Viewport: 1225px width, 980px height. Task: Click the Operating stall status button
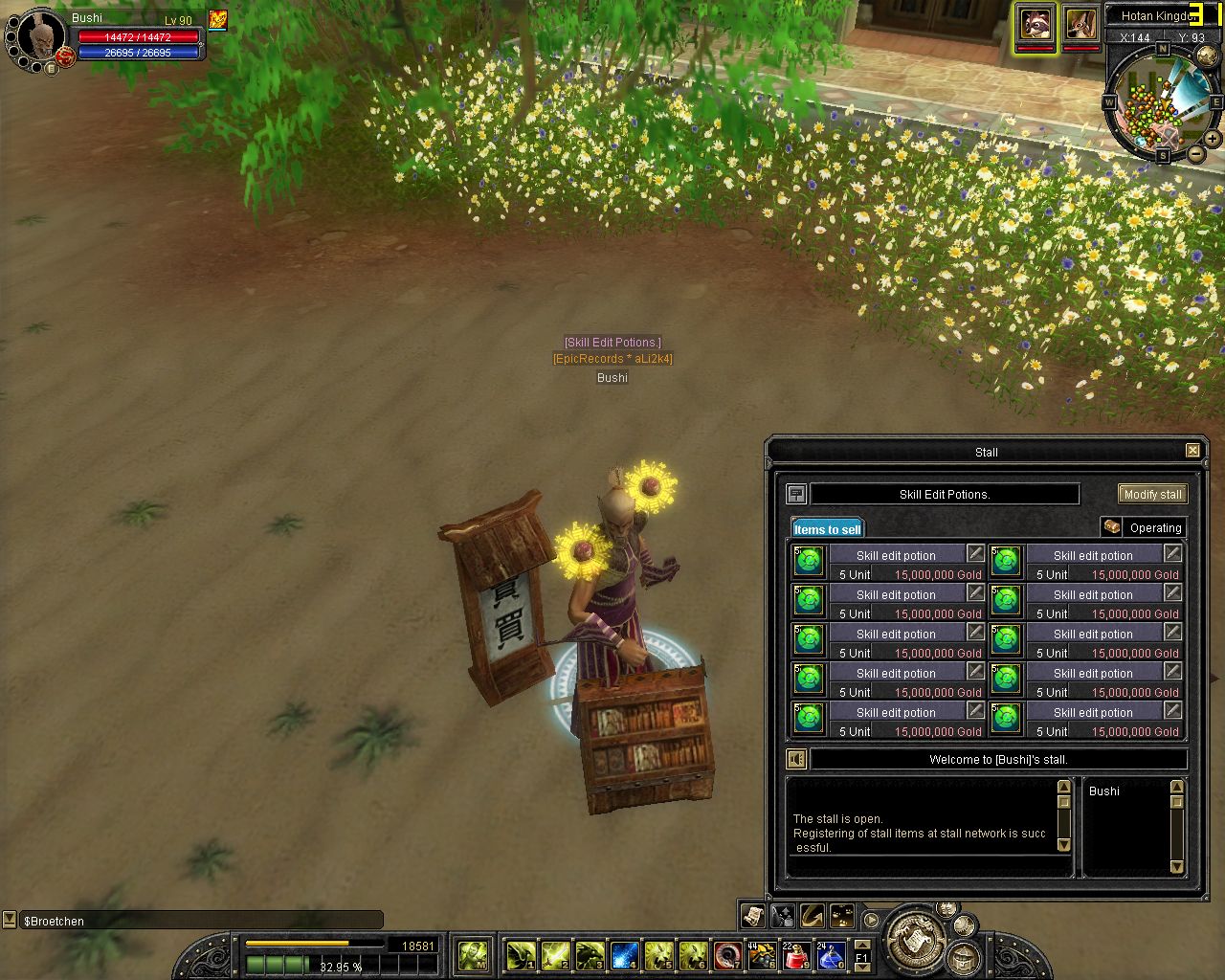(x=1145, y=528)
